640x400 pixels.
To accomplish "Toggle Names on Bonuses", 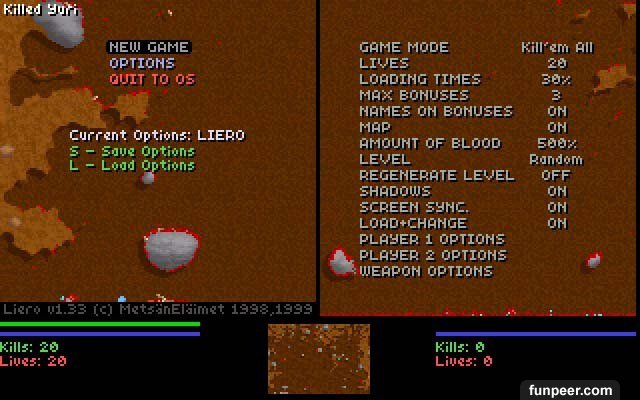I will (435, 111).
